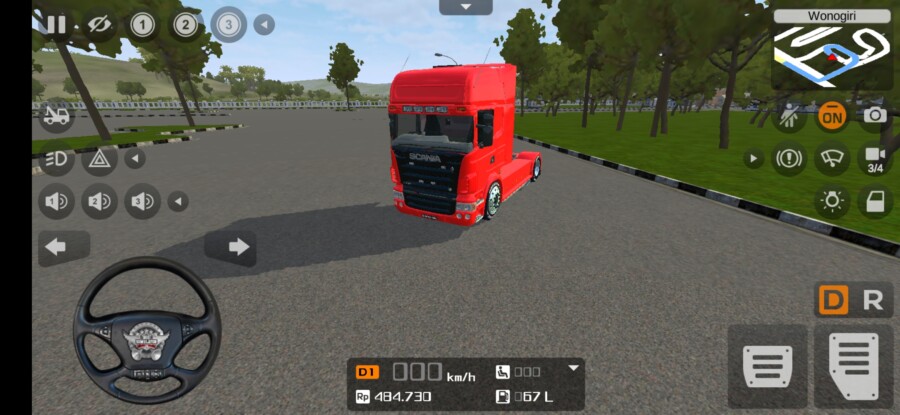
Task: Switch the camera view marked 3/4
Action: click(875, 158)
